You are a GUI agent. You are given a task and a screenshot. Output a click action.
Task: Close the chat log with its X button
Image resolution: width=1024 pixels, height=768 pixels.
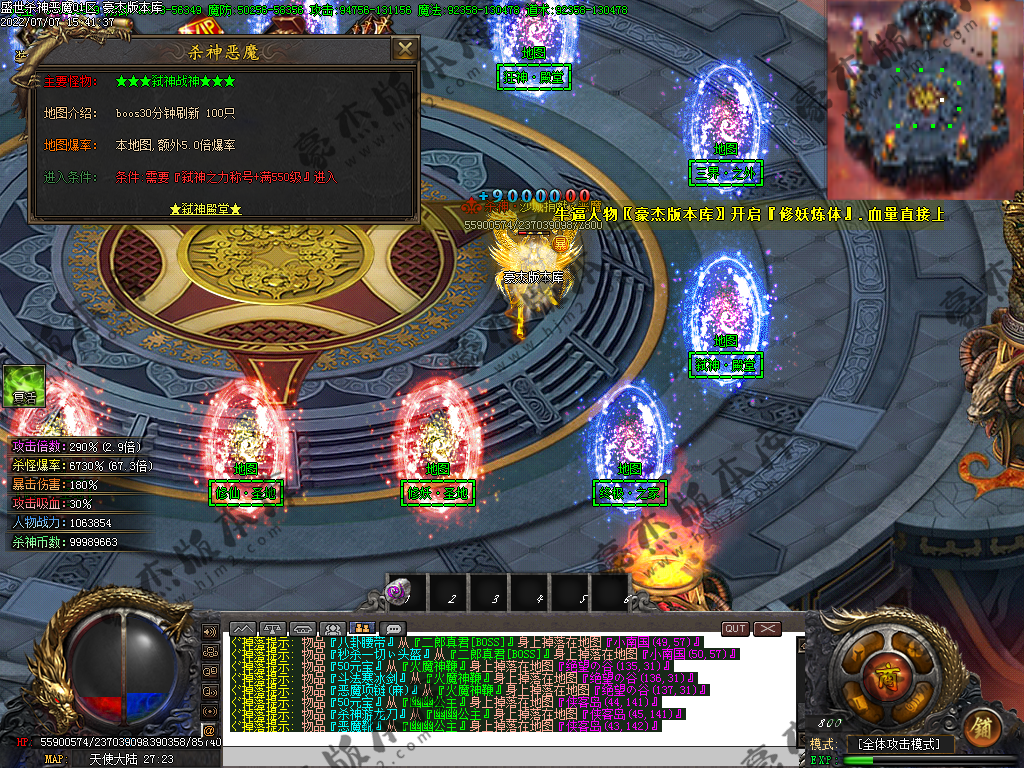pos(767,628)
